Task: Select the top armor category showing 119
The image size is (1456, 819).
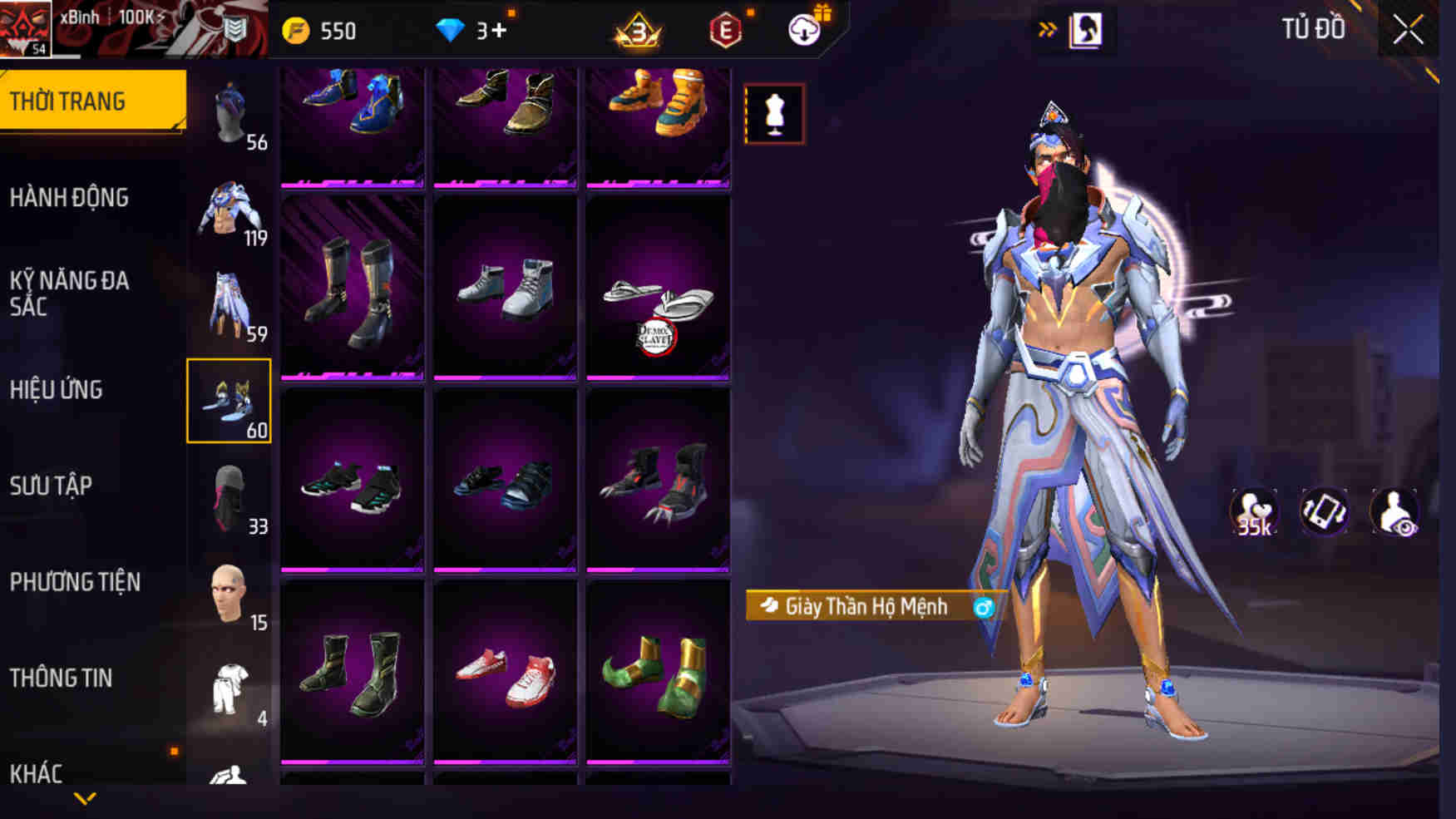Action: tap(229, 210)
